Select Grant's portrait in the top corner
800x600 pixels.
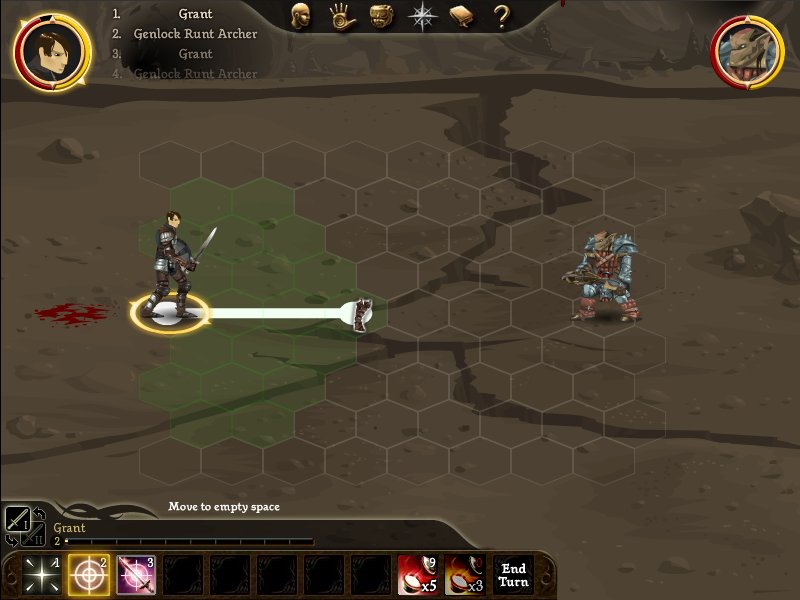[50, 48]
